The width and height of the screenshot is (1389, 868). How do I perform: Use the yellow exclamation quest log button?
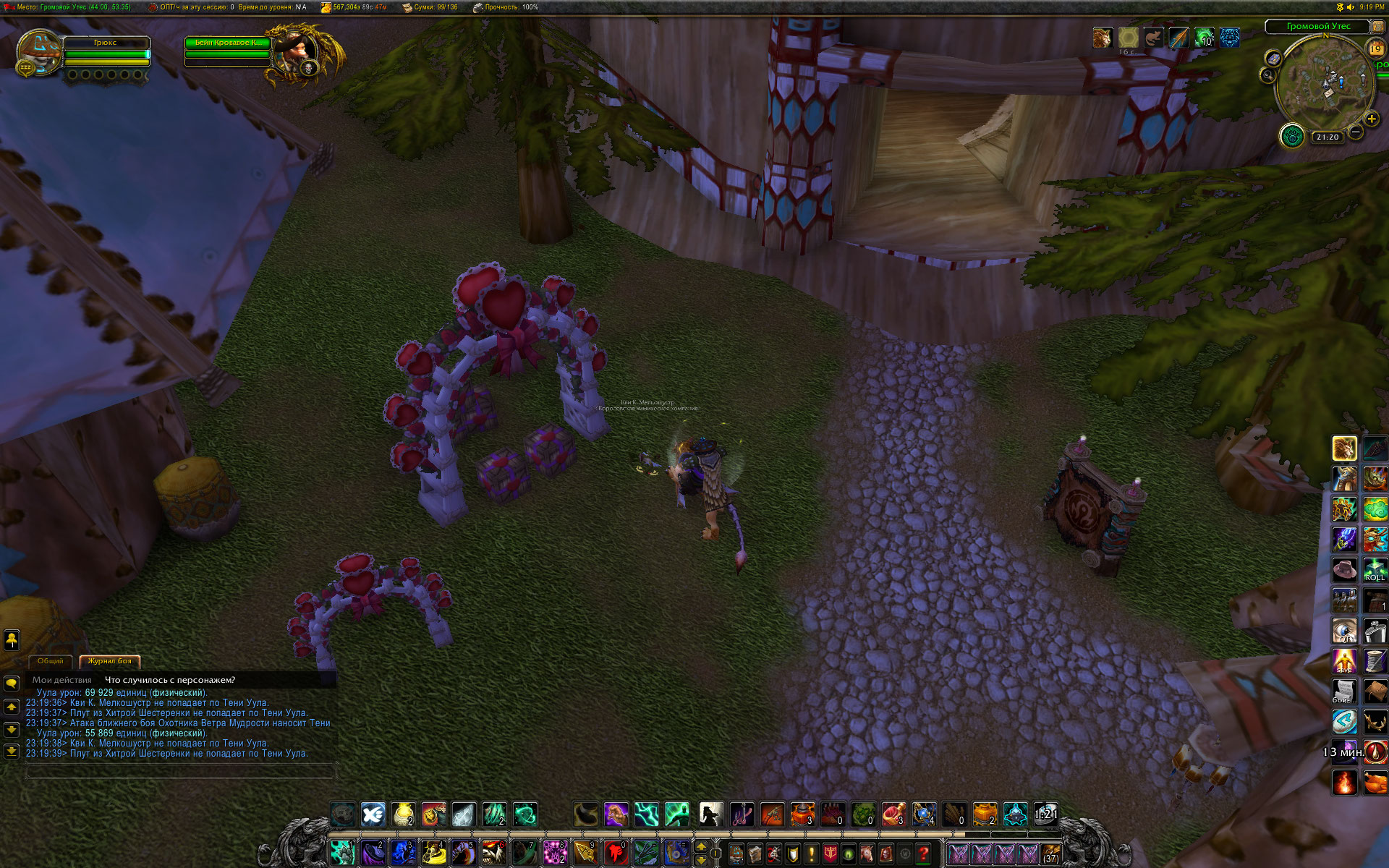pyautogui.click(x=811, y=854)
